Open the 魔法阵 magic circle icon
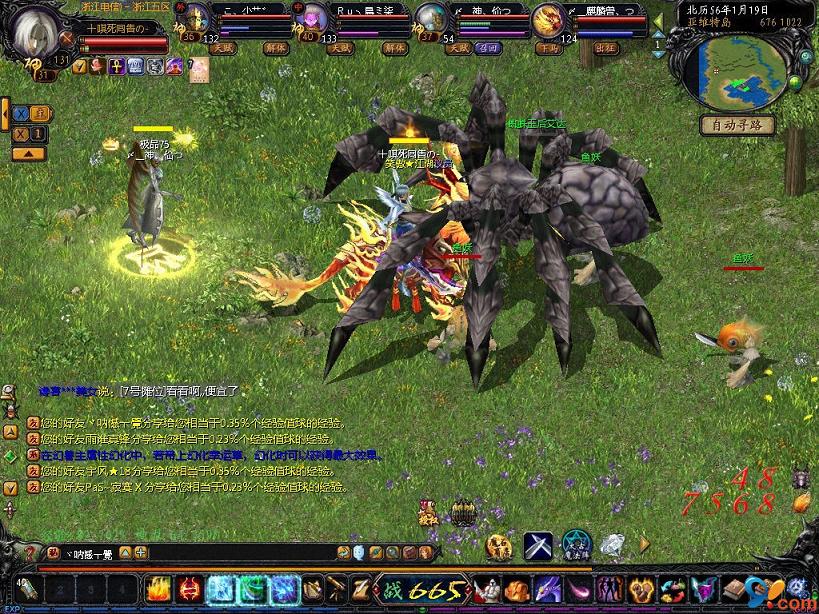The image size is (819, 614). click(576, 545)
